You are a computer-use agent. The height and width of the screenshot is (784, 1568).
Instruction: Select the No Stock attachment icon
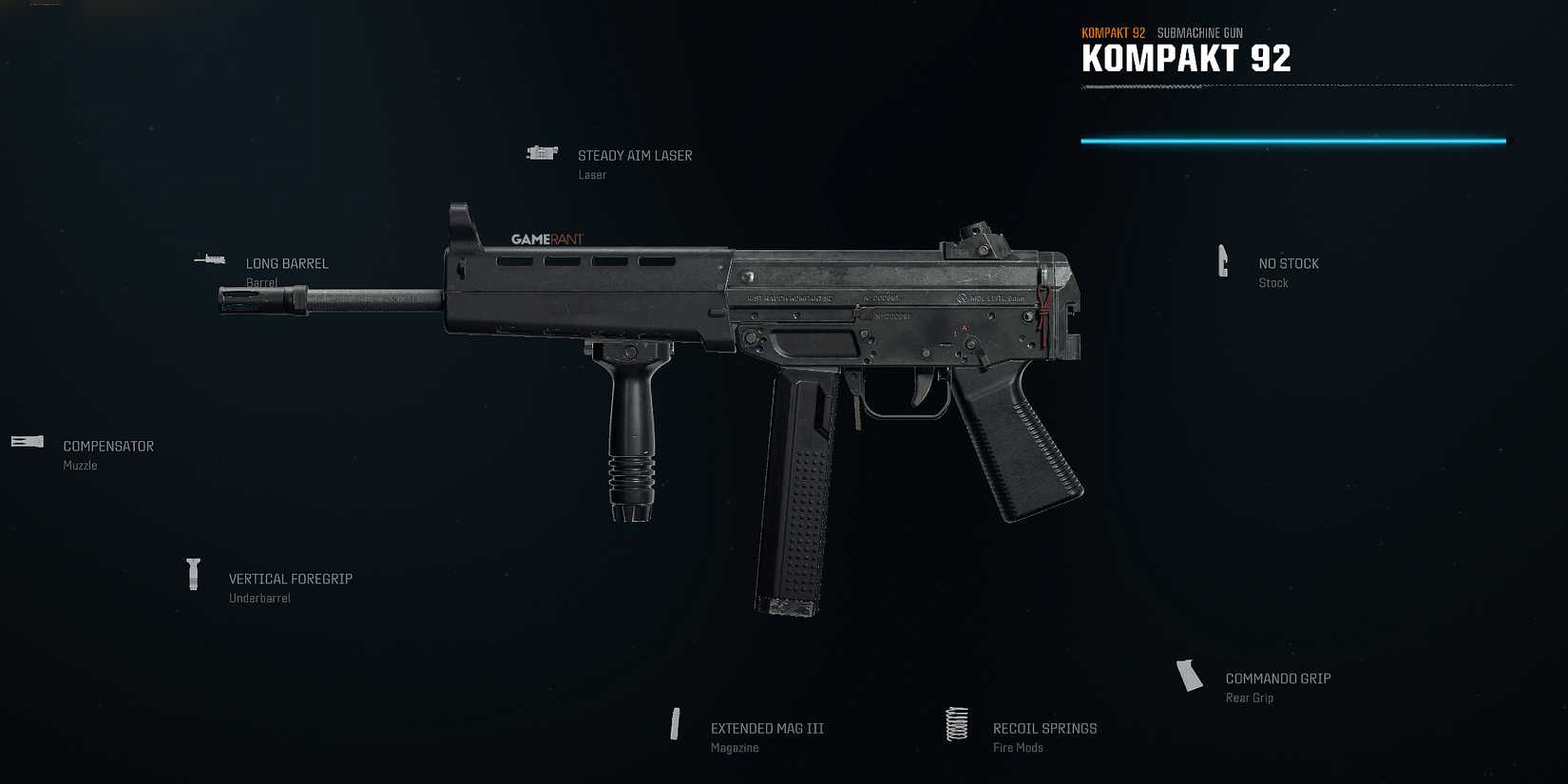click(1224, 259)
